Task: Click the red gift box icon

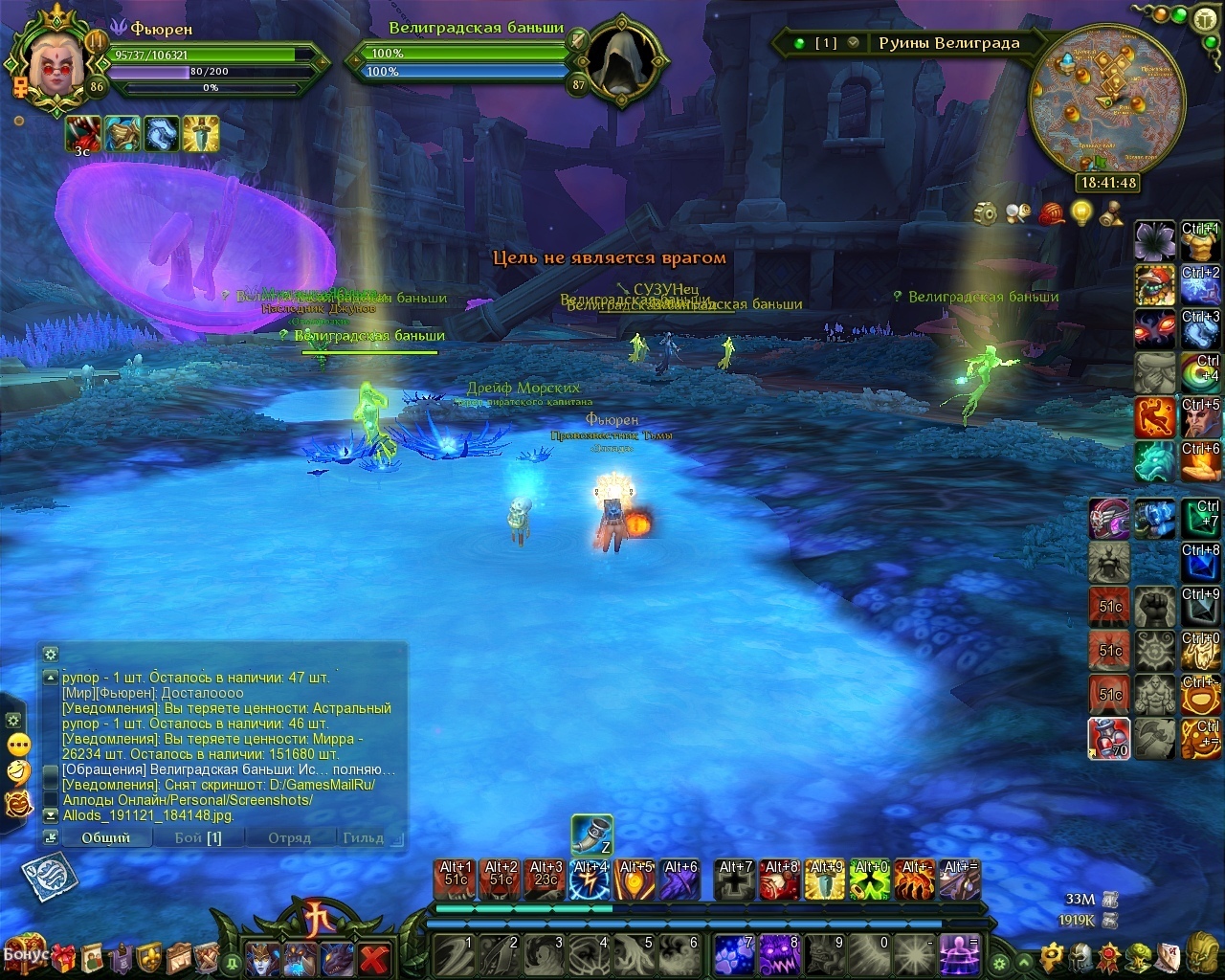Action: click(x=63, y=956)
